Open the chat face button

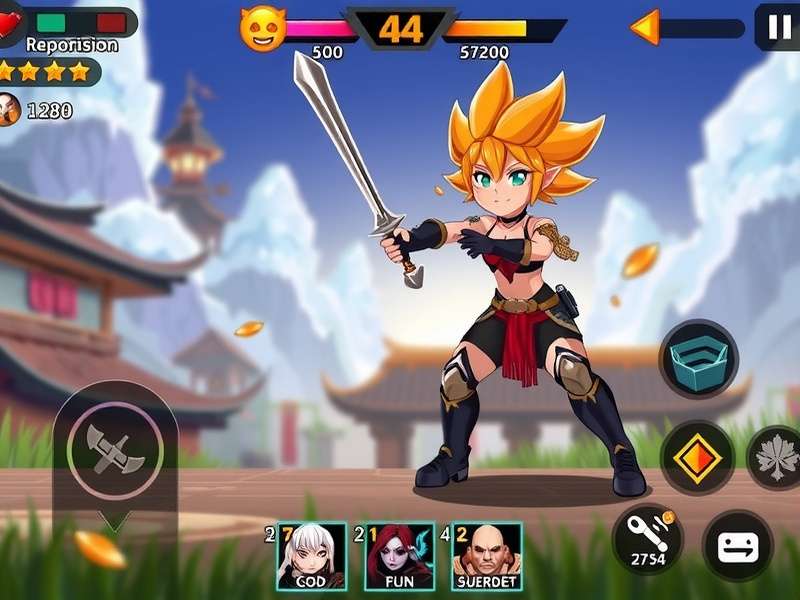738,546
